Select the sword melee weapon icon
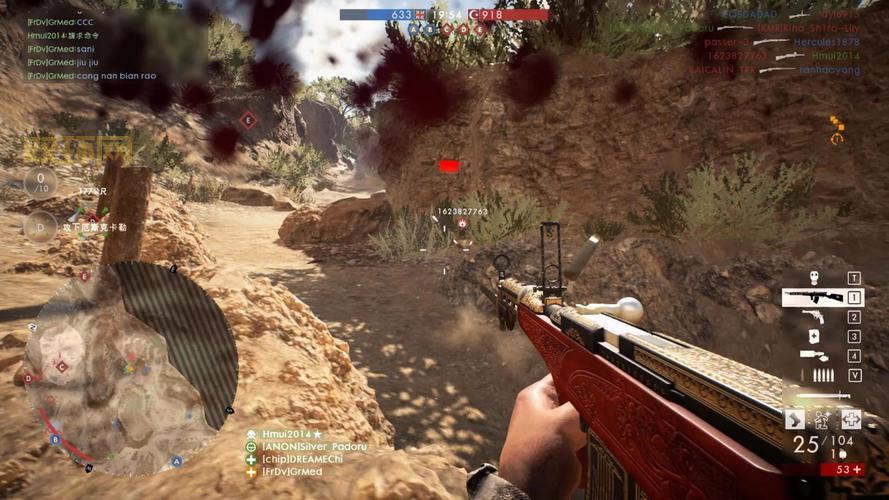The width and height of the screenshot is (889, 500). click(821, 395)
